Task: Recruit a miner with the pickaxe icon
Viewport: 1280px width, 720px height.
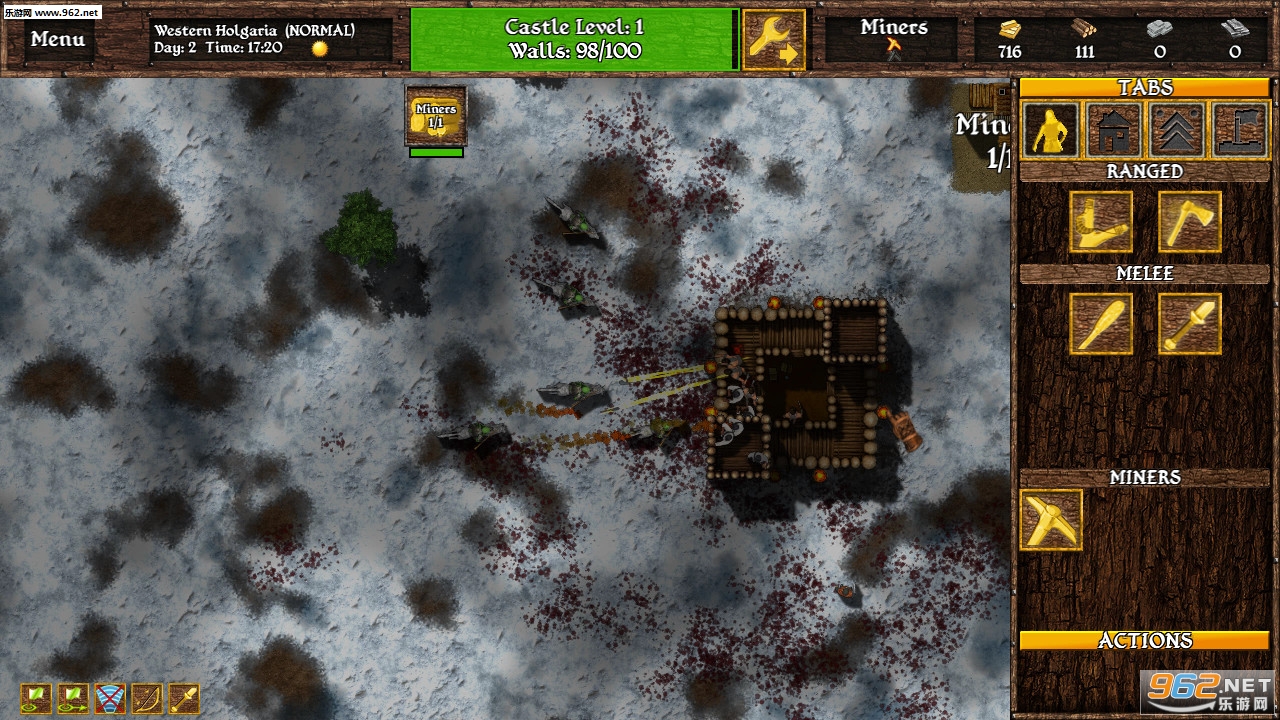Action: 1051,519
